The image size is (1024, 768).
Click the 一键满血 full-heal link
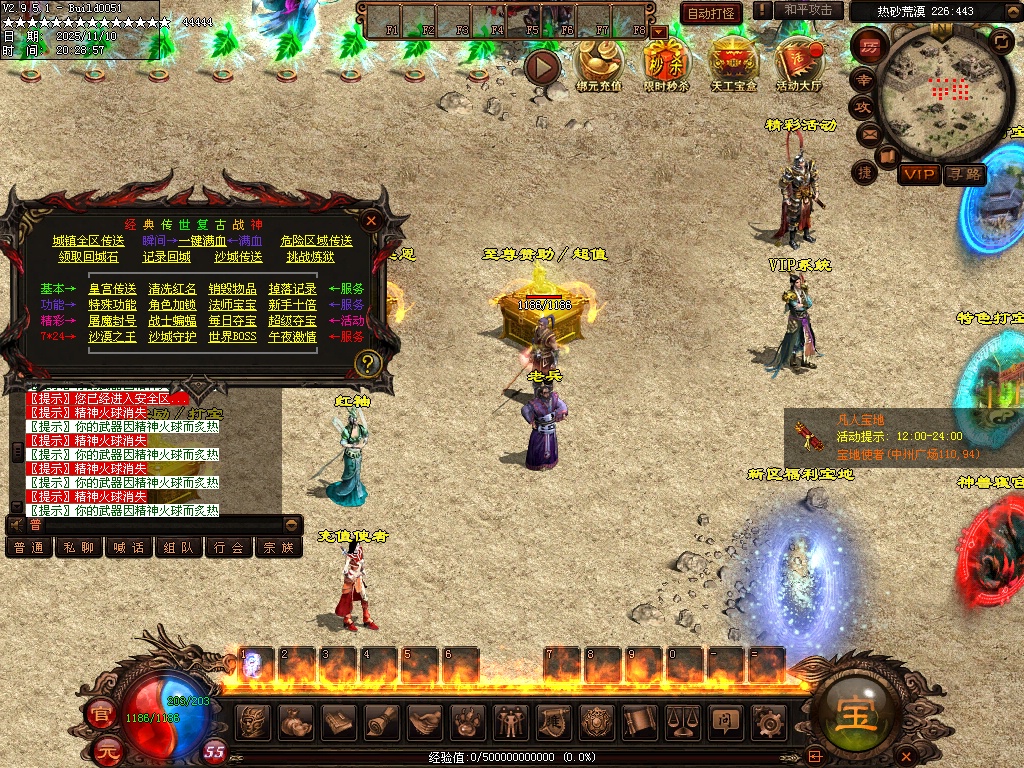202,241
